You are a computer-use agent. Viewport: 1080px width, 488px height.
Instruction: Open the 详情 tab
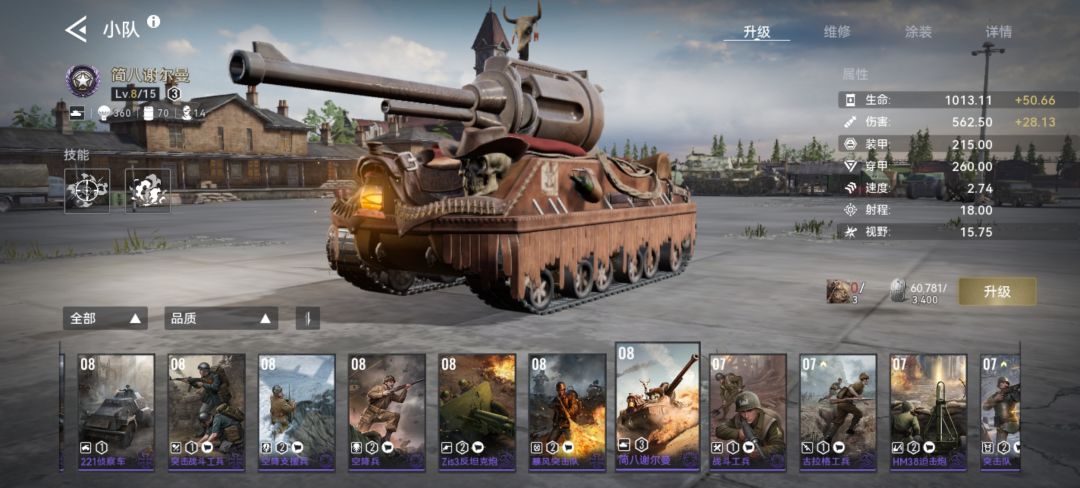(x=998, y=32)
